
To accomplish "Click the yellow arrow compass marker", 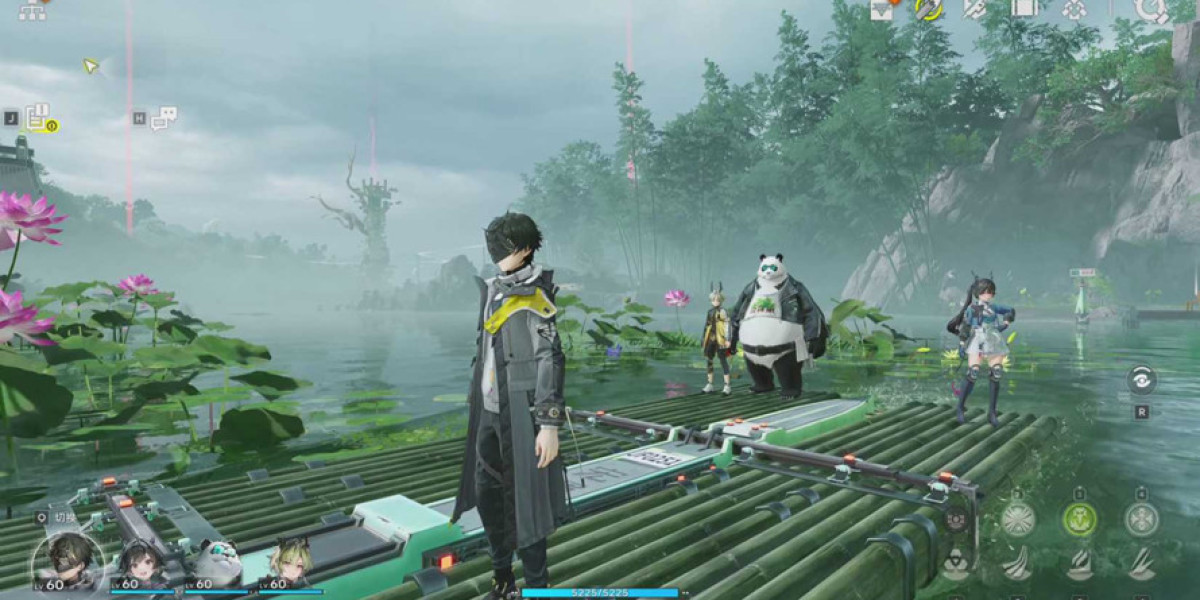I will click(91, 66).
